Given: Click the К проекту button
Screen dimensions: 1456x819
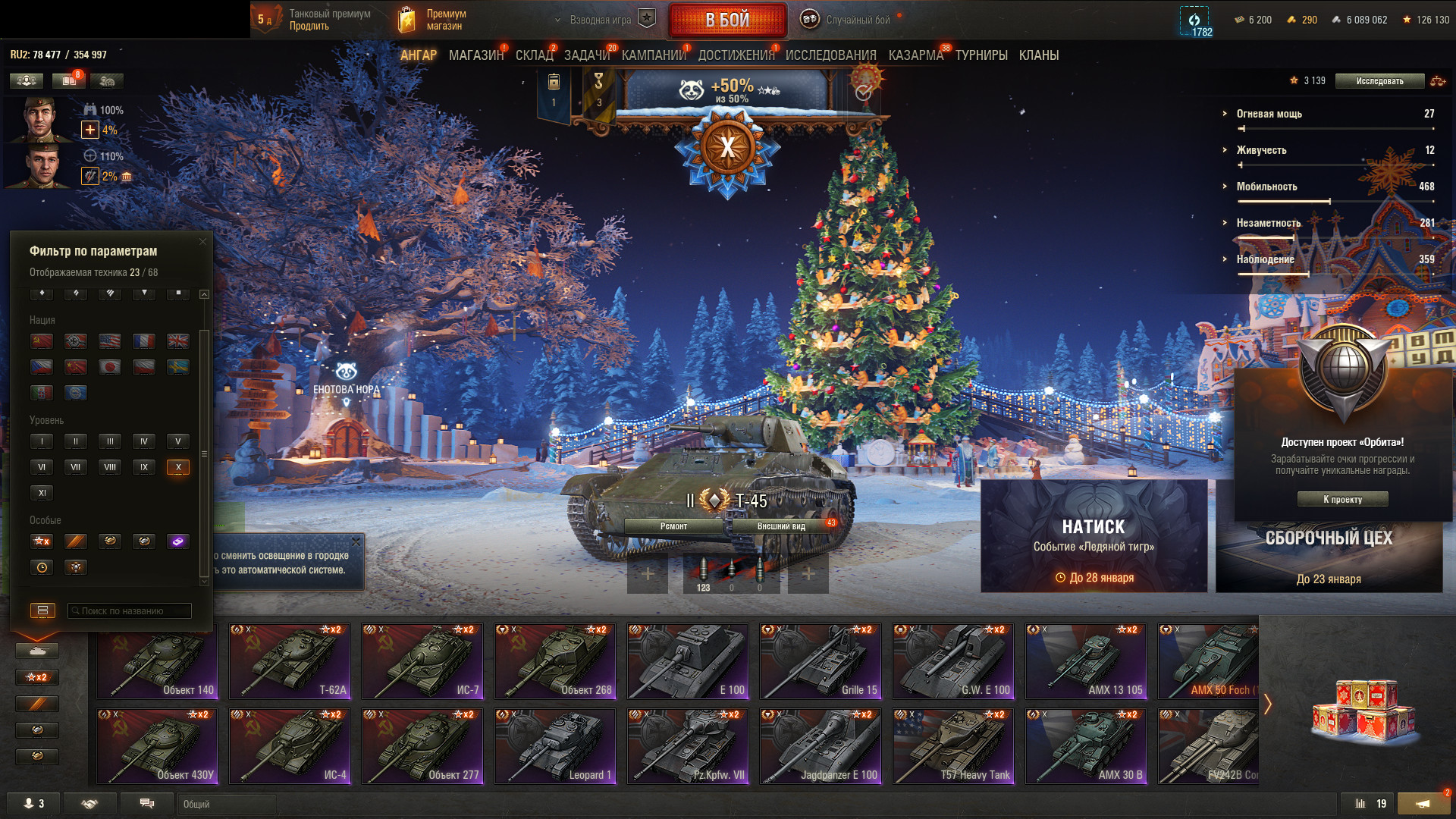Looking at the screenshot, I should (x=1342, y=499).
